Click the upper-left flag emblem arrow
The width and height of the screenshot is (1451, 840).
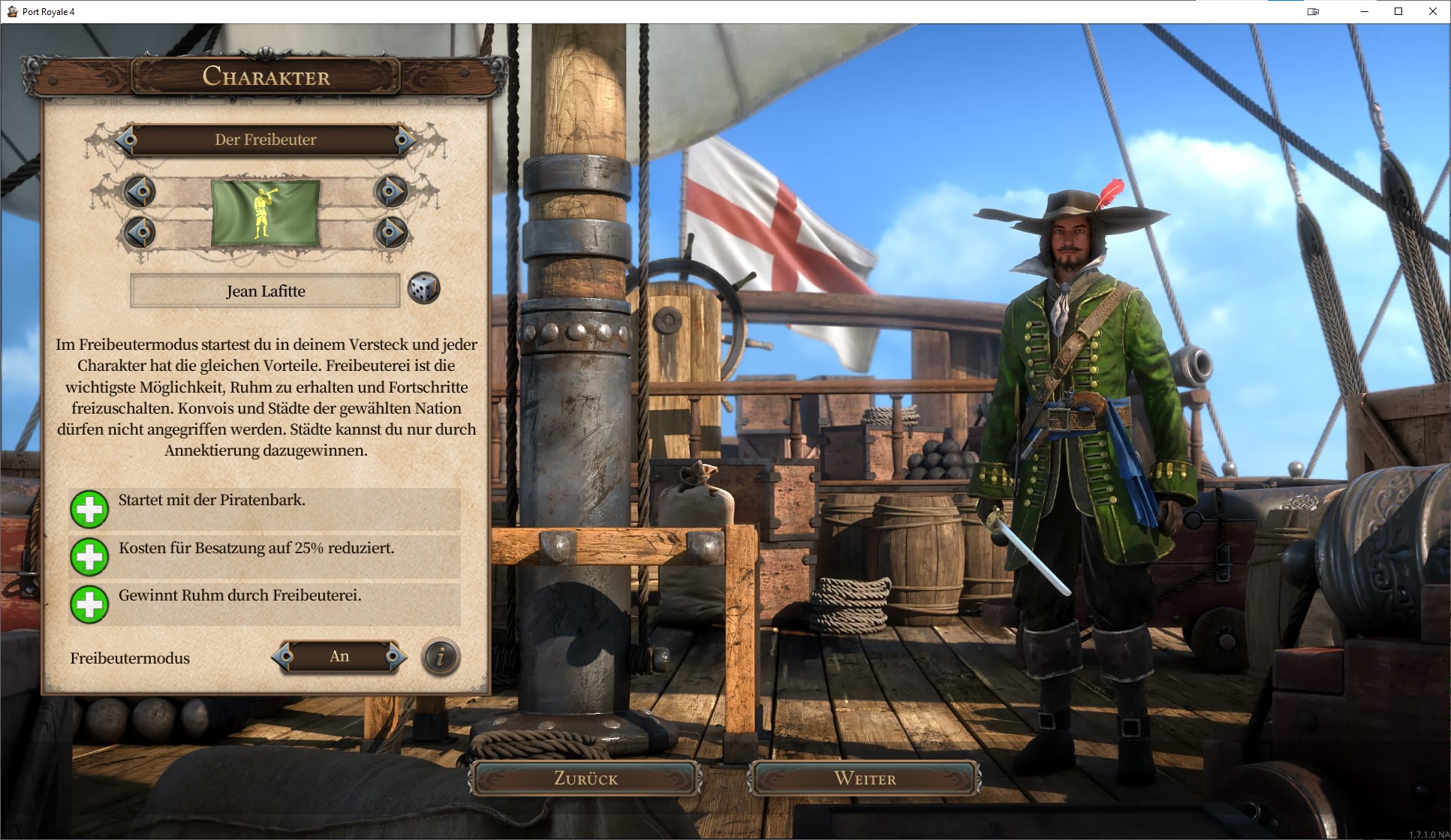click(140, 192)
